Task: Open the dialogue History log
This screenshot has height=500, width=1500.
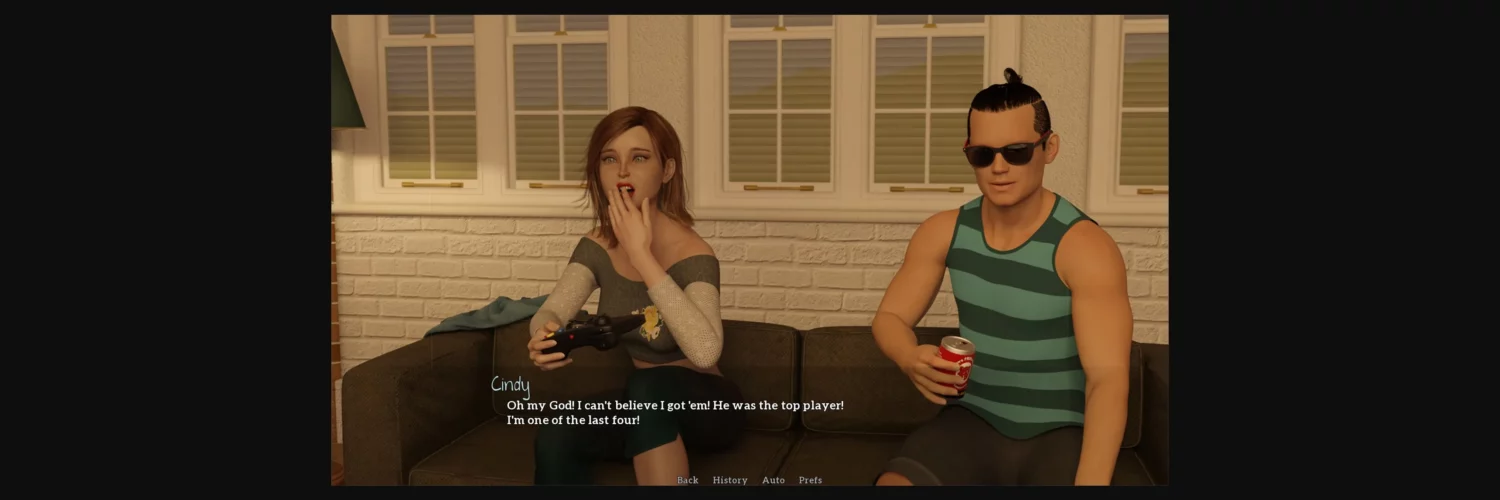Action: (x=730, y=480)
